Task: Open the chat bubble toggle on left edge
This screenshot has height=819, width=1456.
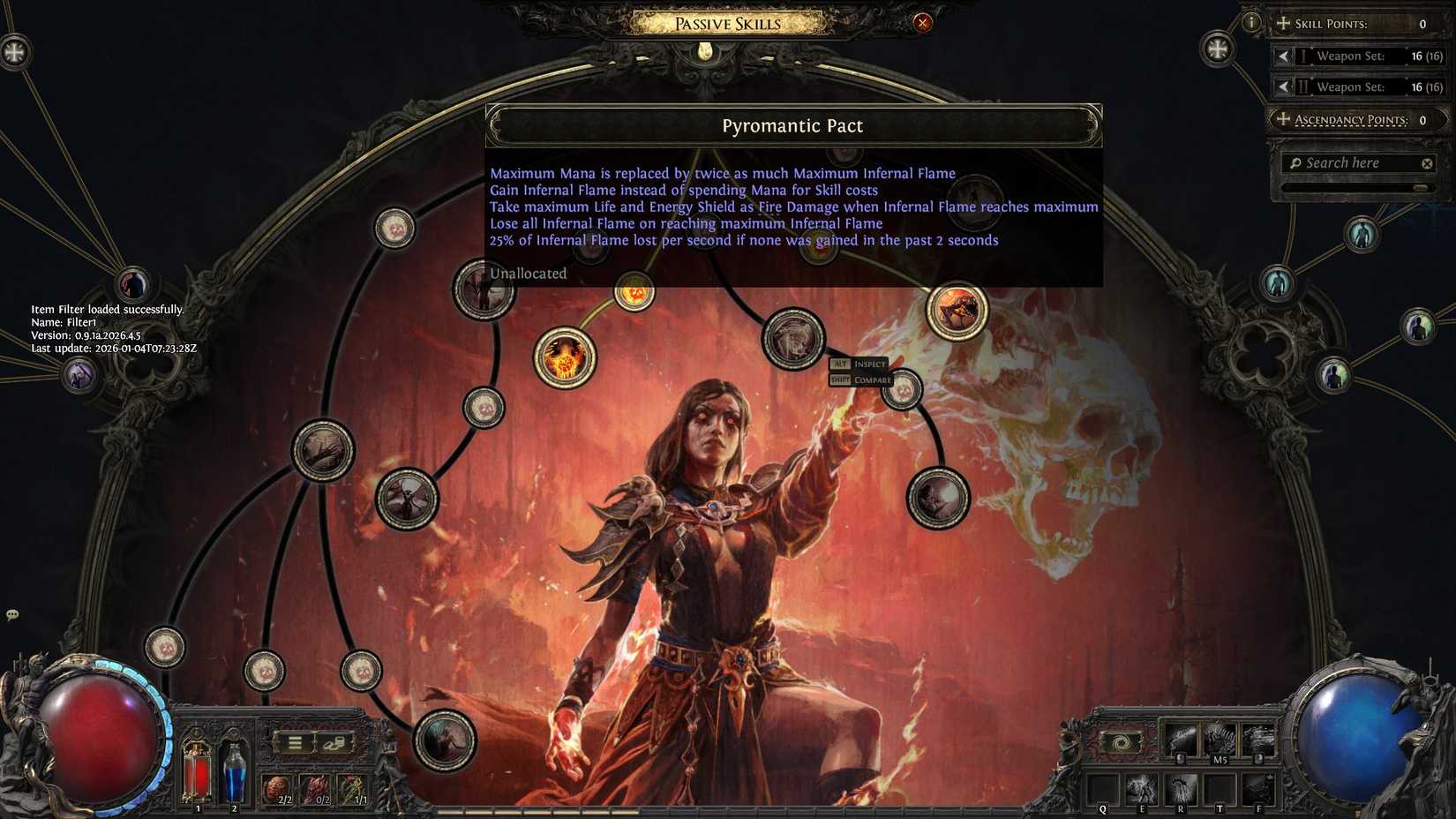Action: click(x=12, y=613)
